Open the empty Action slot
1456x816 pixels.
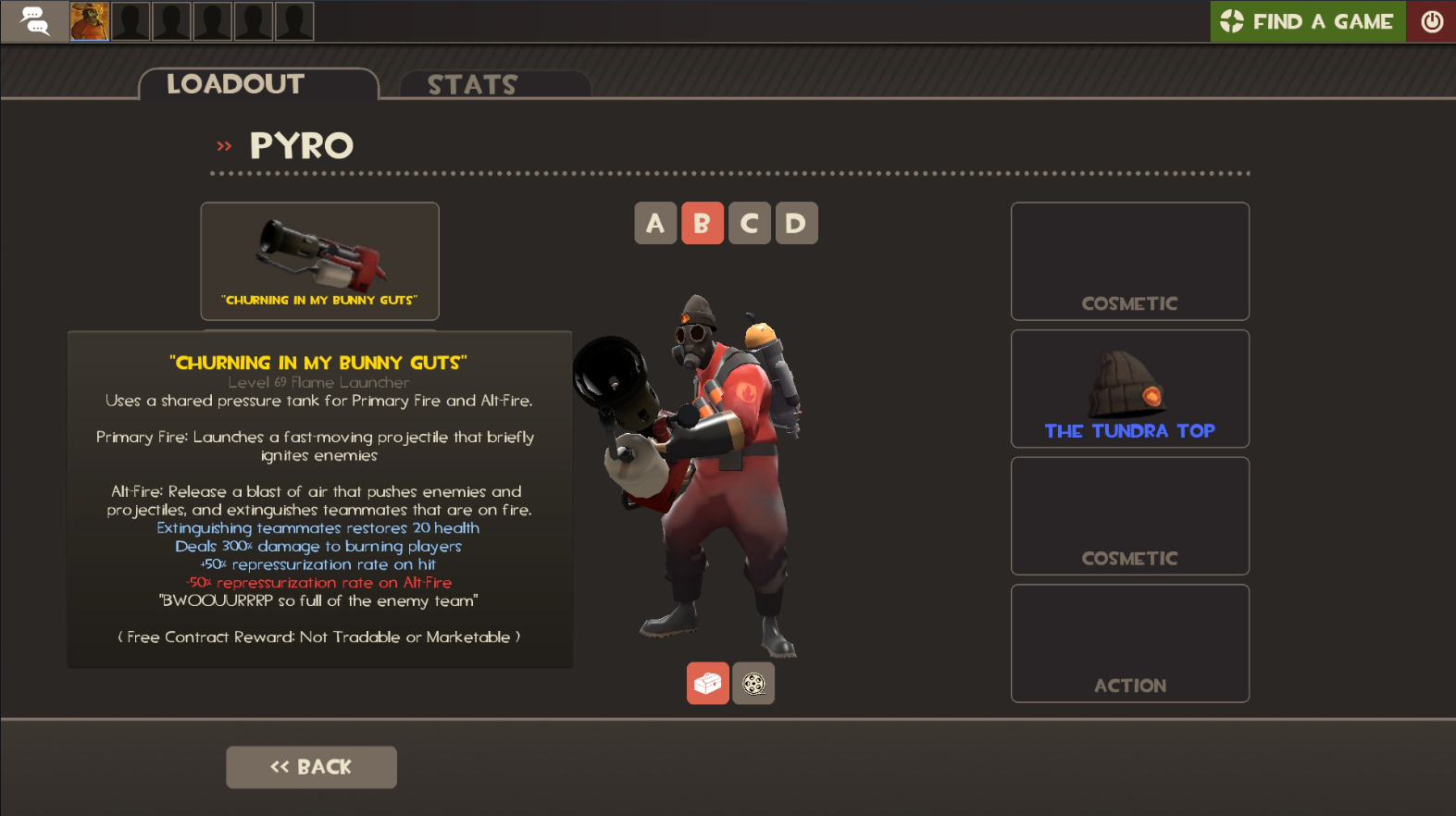pos(1129,643)
